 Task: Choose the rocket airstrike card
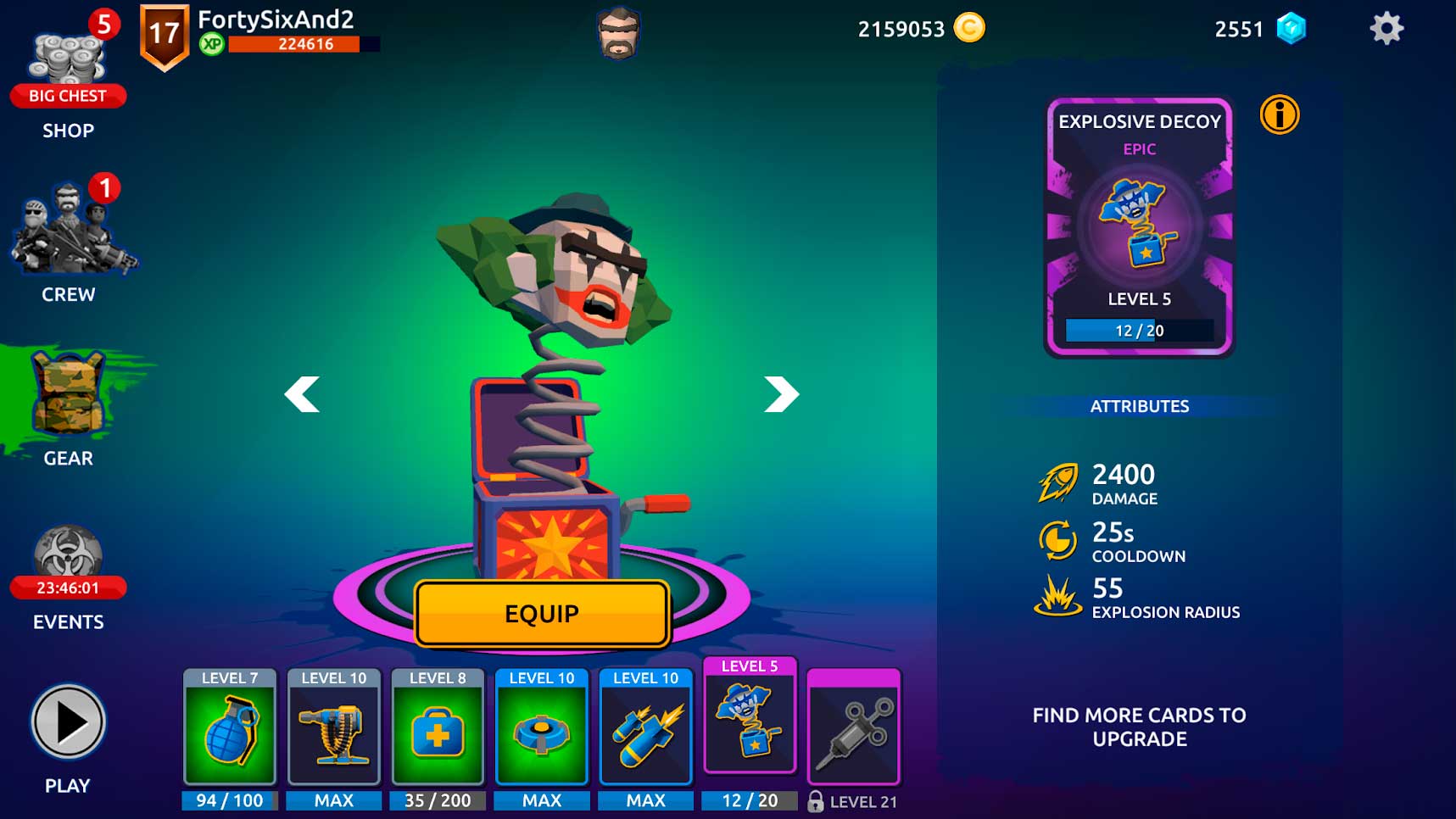pos(646,729)
